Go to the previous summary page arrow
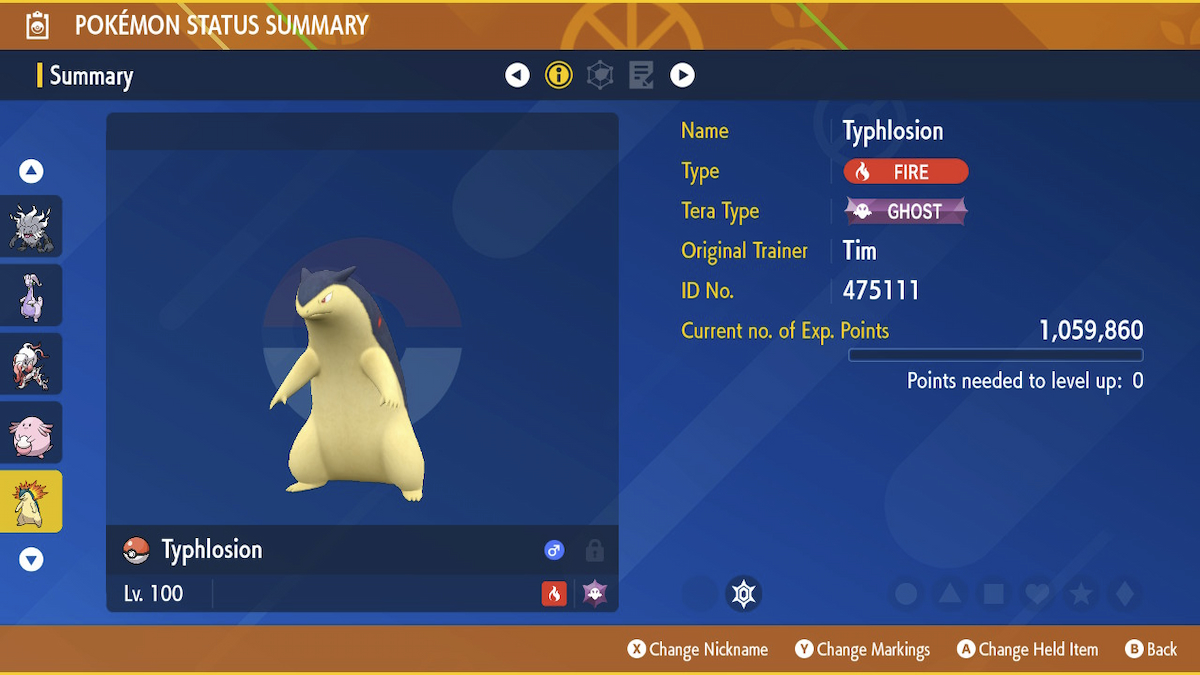 tap(517, 75)
